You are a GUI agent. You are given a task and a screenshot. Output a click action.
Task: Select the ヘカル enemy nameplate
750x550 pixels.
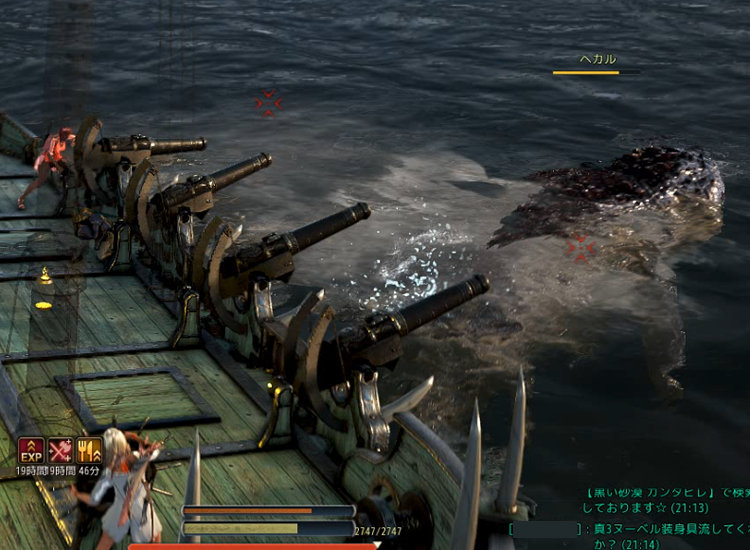[x=598, y=60]
